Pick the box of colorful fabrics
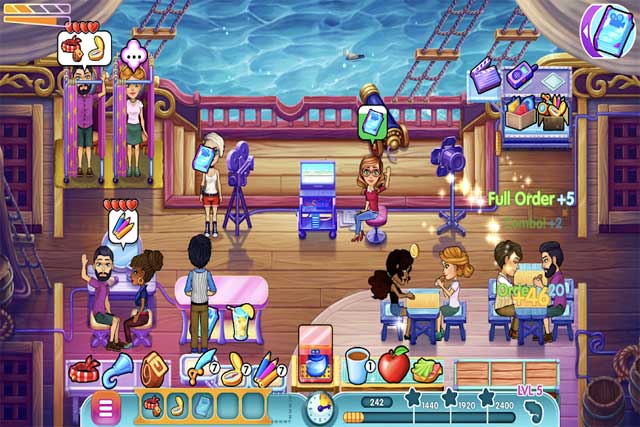This screenshot has width=640, height=427. pos(519,113)
